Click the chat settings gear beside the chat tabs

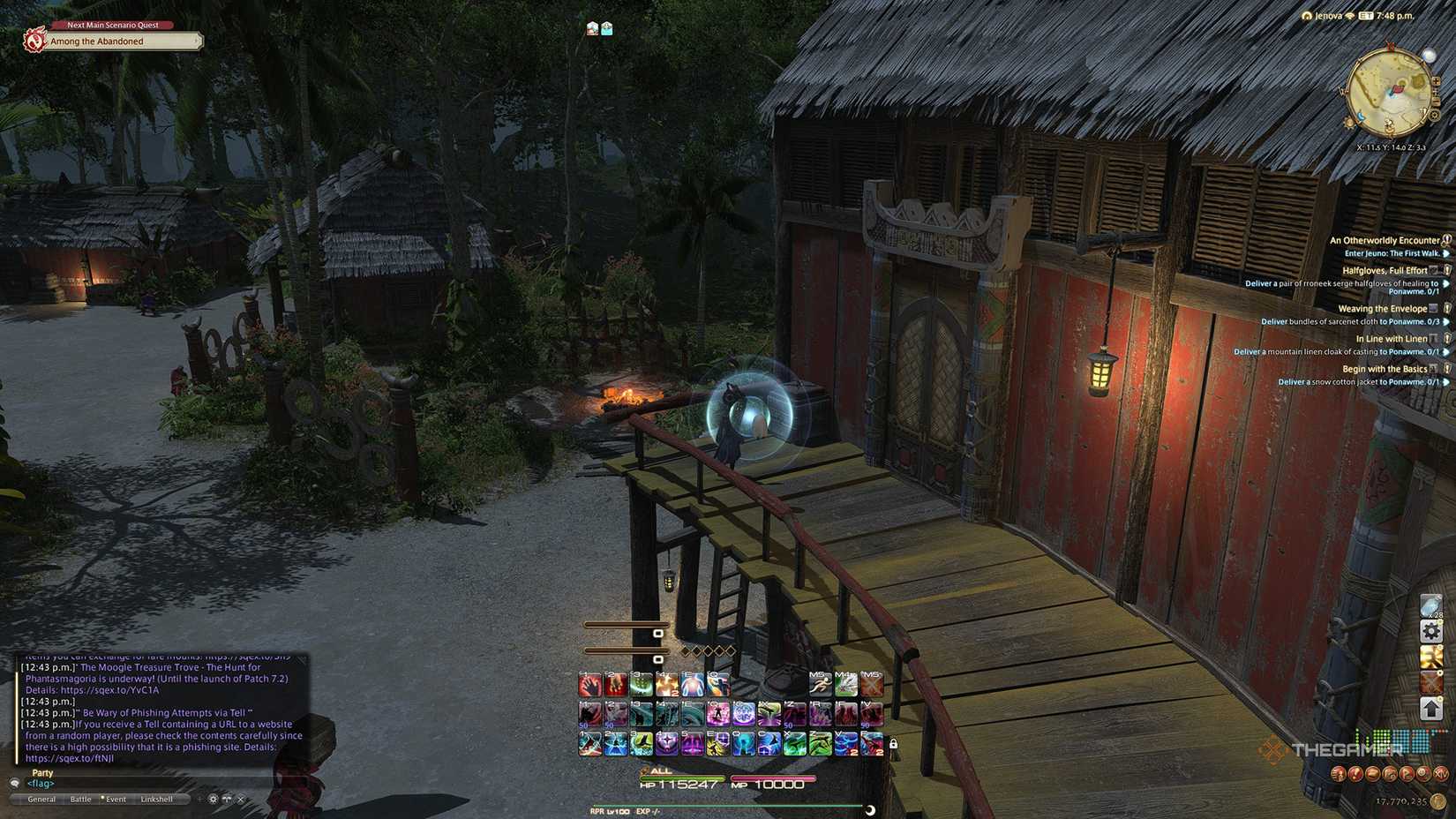[x=213, y=800]
